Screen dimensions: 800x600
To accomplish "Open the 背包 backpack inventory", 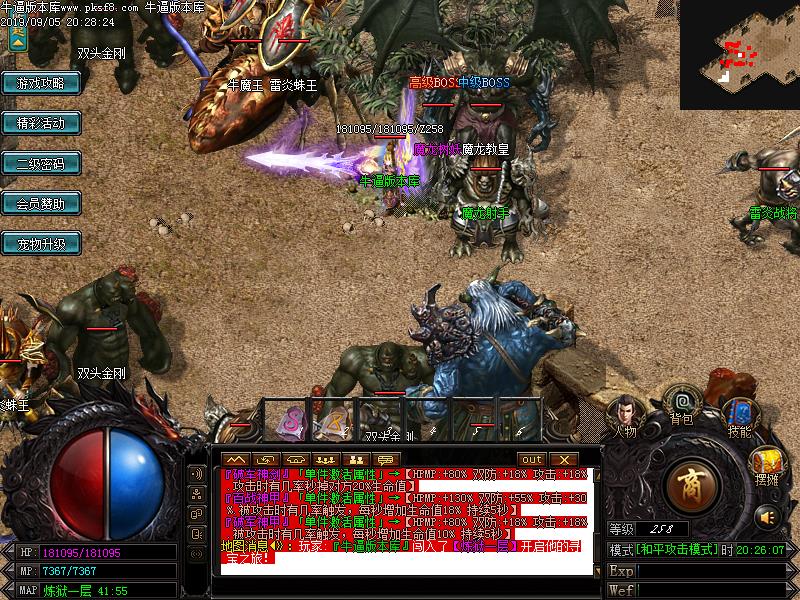I will [682, 404].
